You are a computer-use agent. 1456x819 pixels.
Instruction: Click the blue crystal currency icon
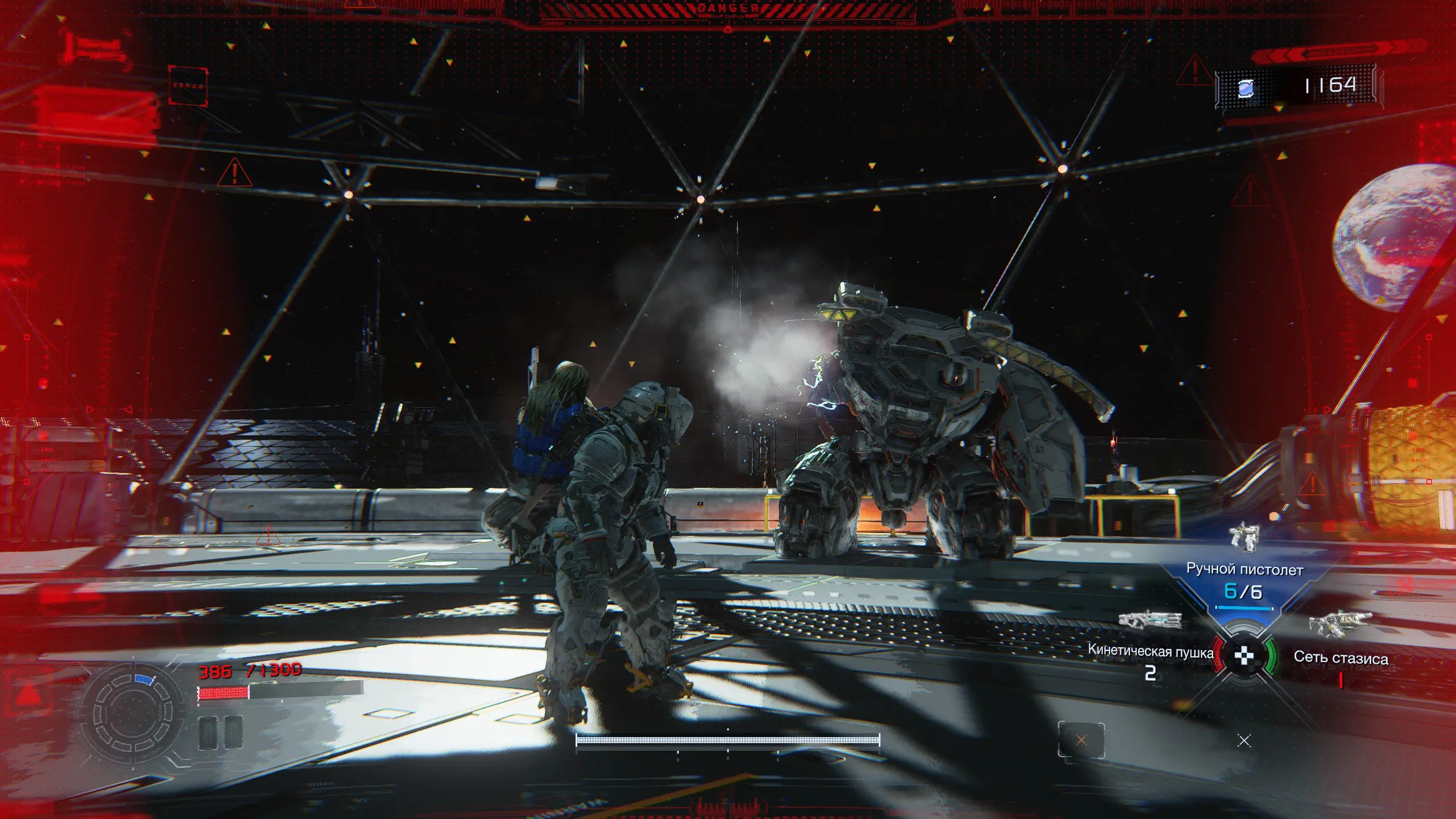pyautogui.click(x=1246, y=88)
